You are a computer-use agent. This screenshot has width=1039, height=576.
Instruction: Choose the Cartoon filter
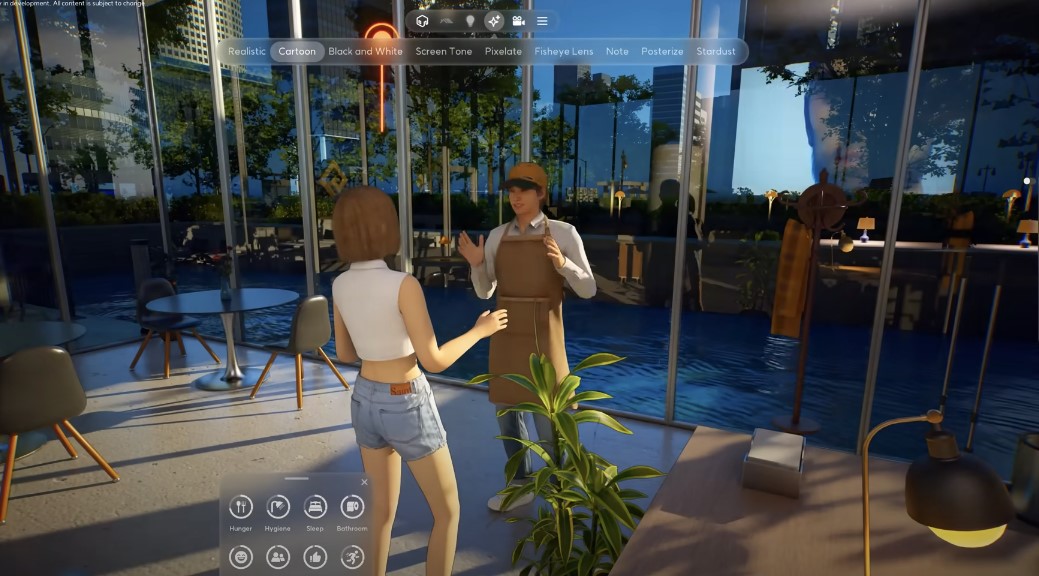[x=297, y=51]
